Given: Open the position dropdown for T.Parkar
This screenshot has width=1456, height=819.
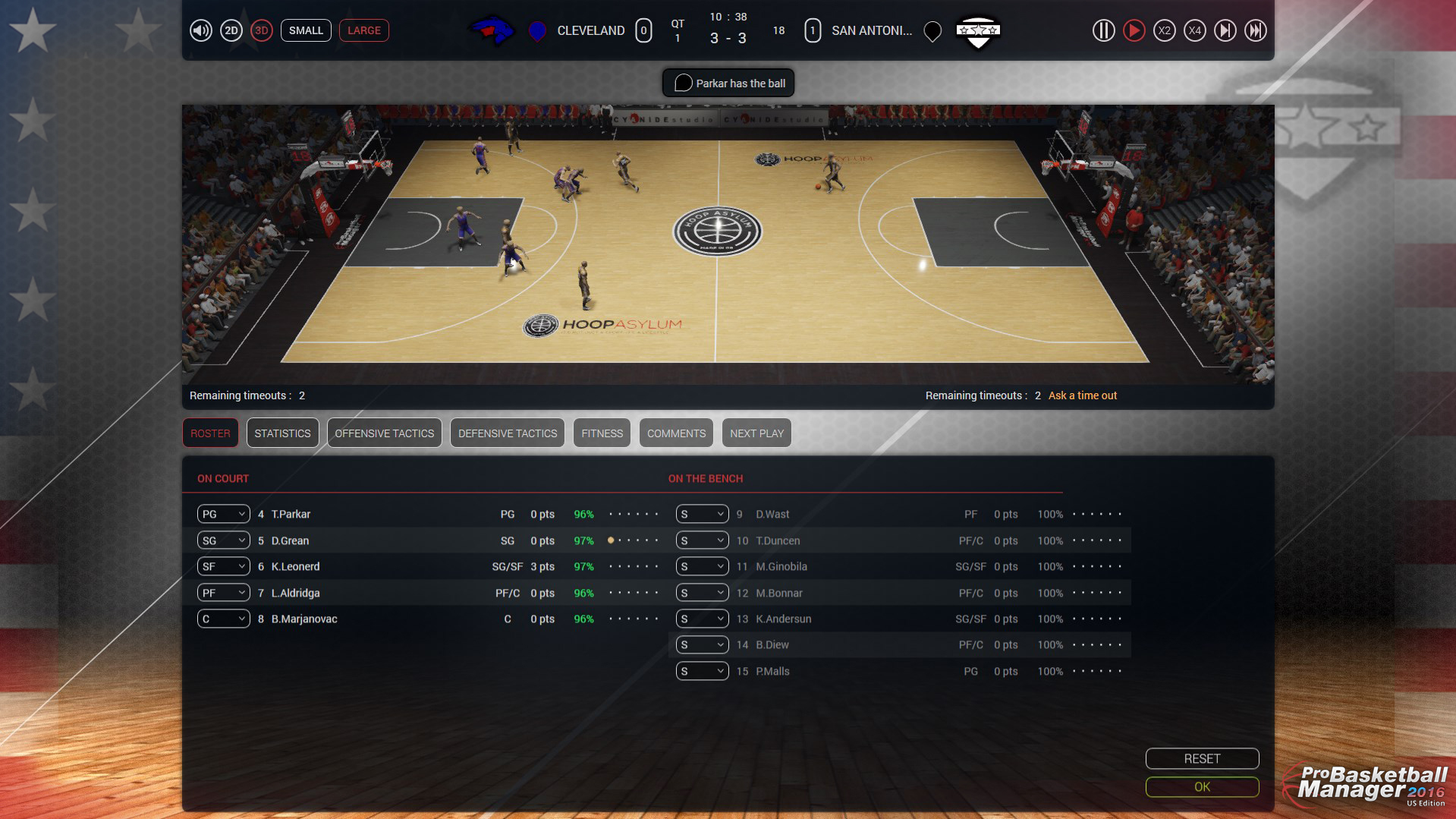Looking at the screenshot, I should [222, 514].
